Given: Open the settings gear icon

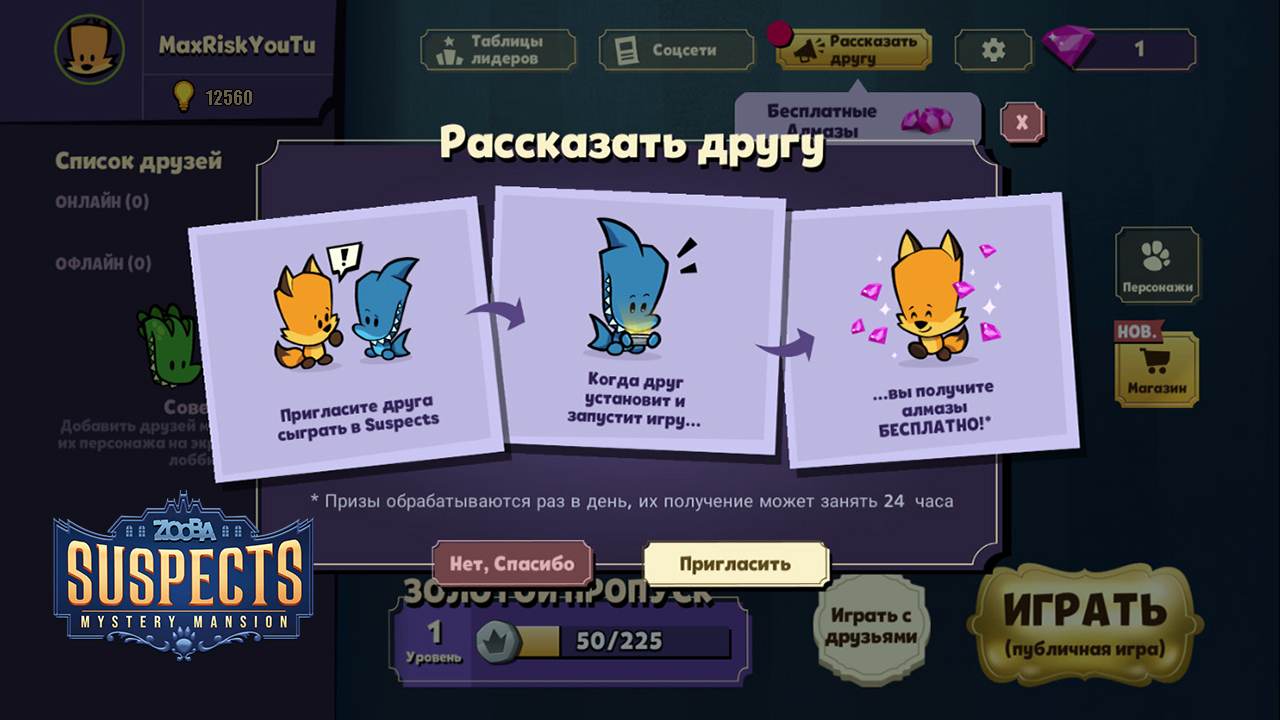Looking at the screenshot, I should (992, 47).
